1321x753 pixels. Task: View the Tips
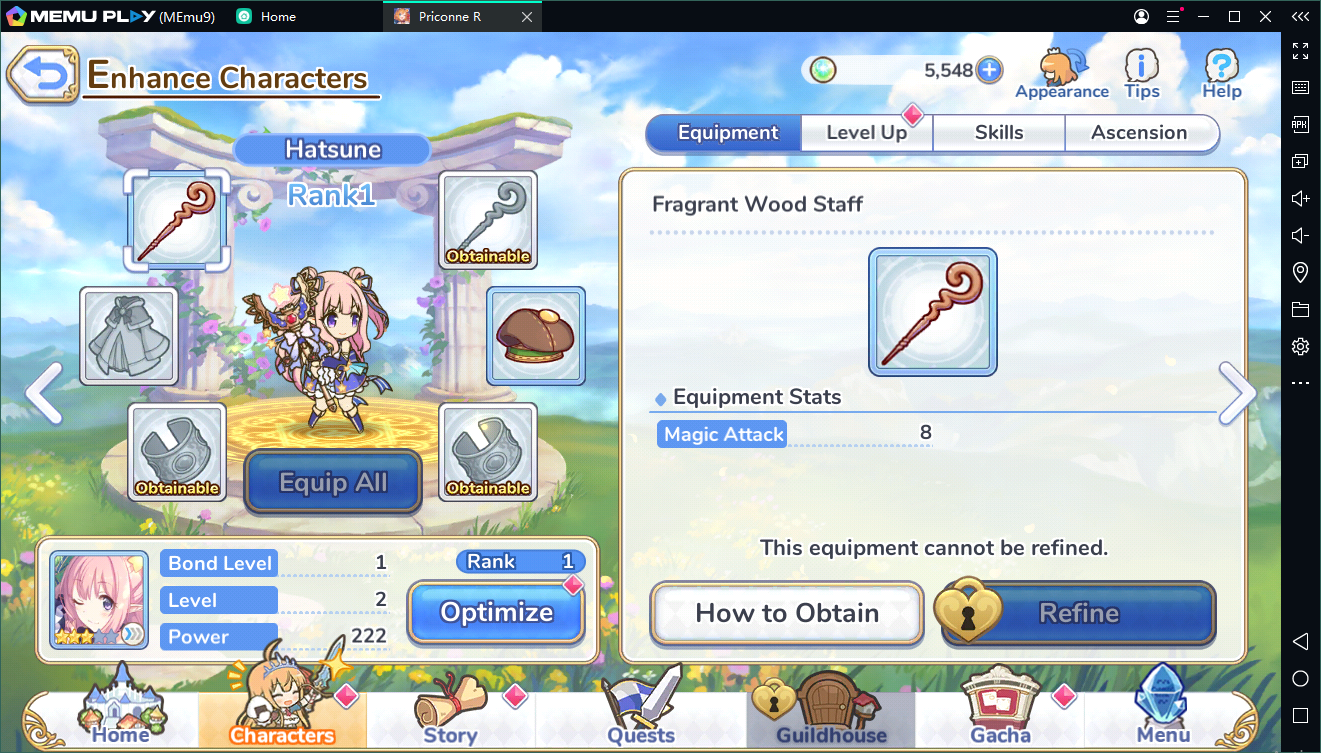1142,75
